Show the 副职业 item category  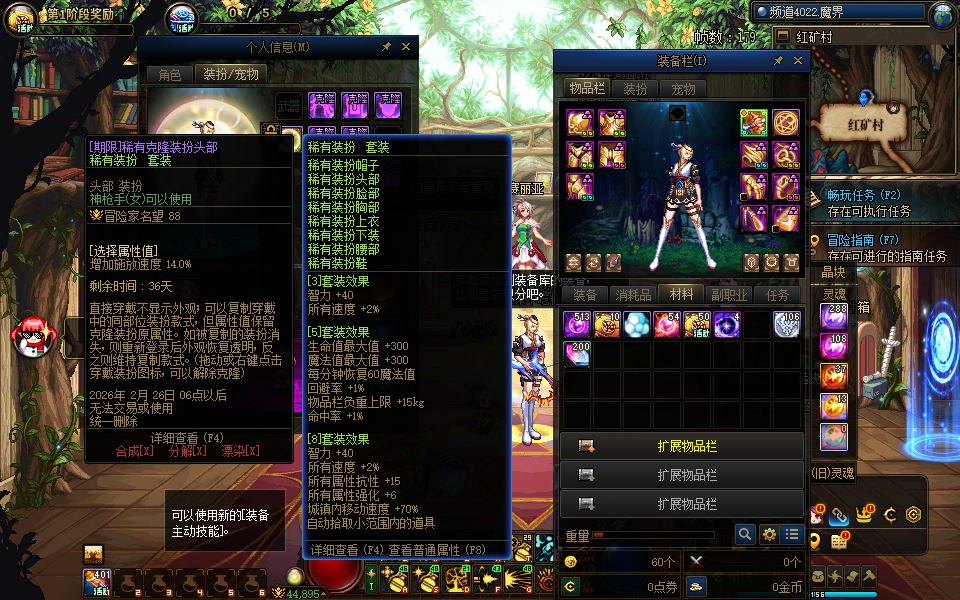point(729,295)
